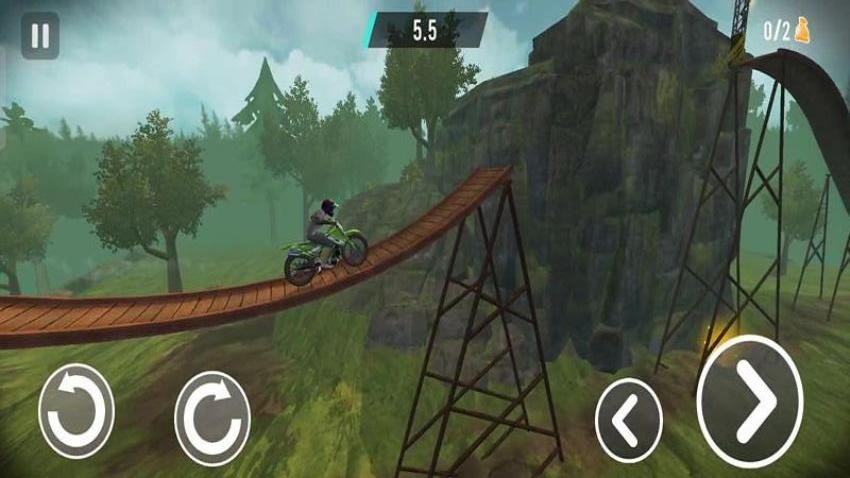Accelerate using the large right-arrow button
This screenshot has height=478, width=850.
749,401
